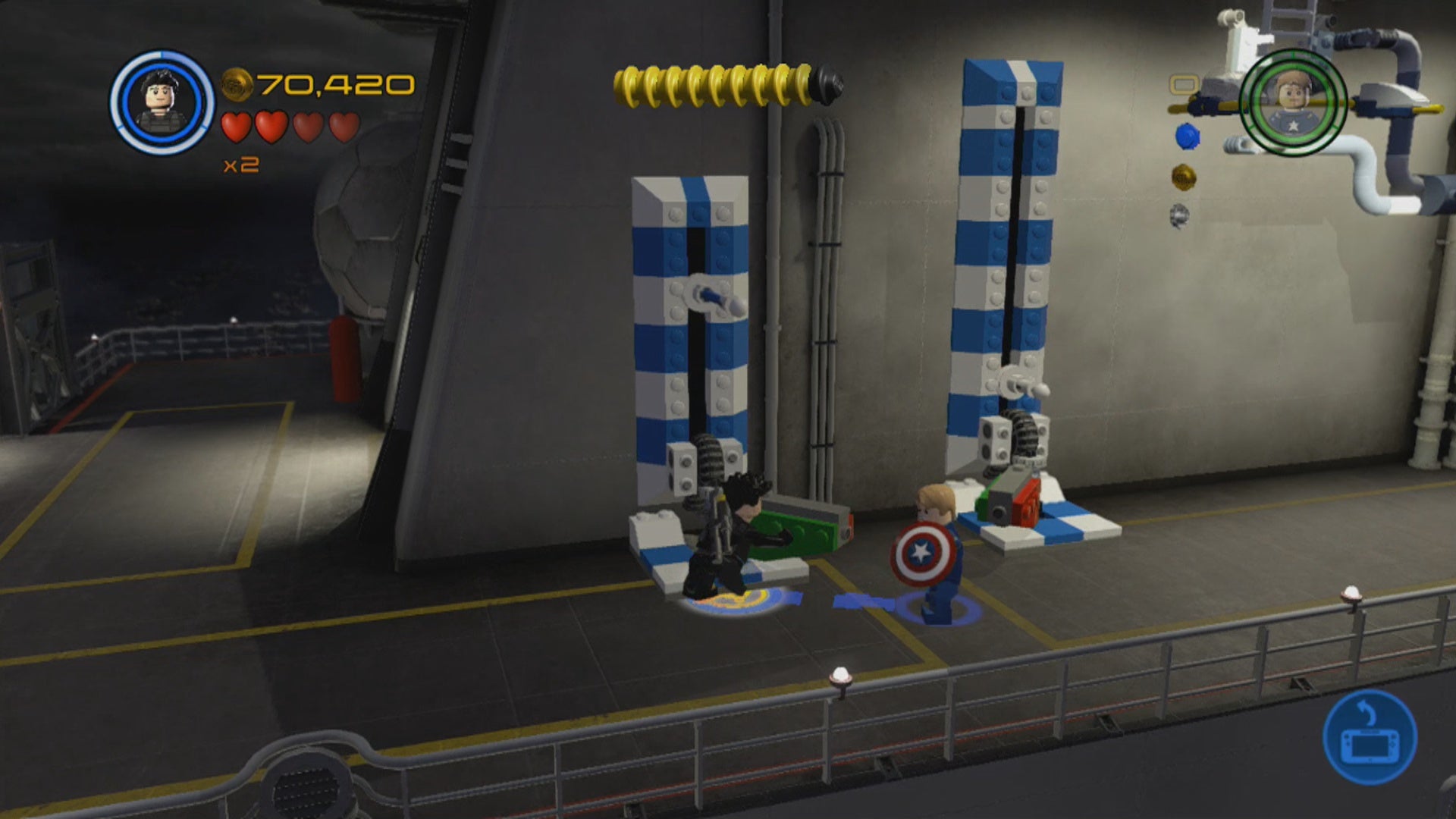Select the dark-haired player one portrait
Screen dimensions: 1456x819
click(x=162, y=102)
